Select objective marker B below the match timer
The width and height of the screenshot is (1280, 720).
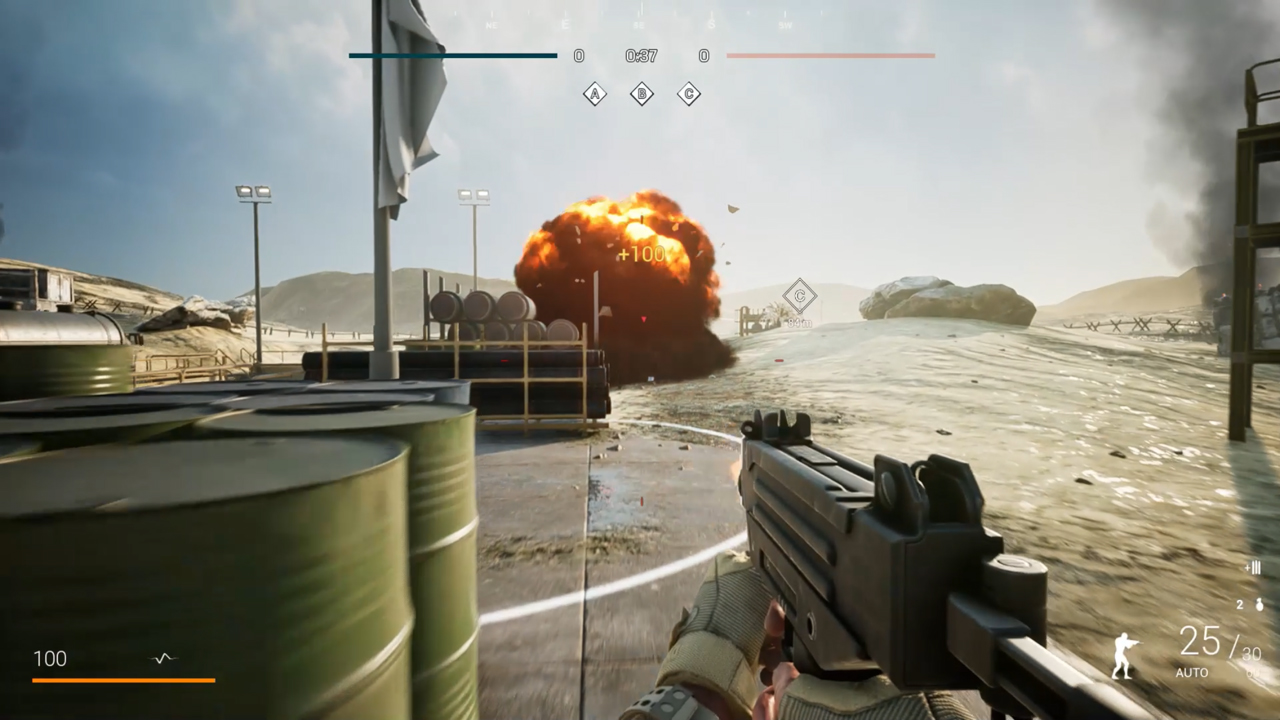[x=642, y=94]
